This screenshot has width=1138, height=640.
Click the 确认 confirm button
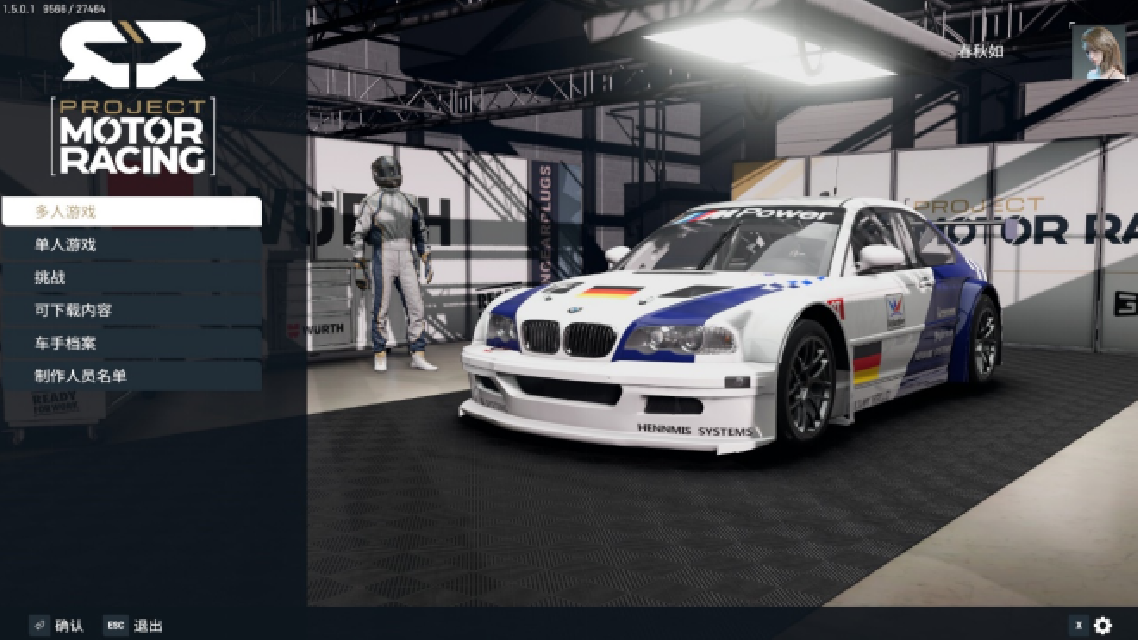(58, 626)
